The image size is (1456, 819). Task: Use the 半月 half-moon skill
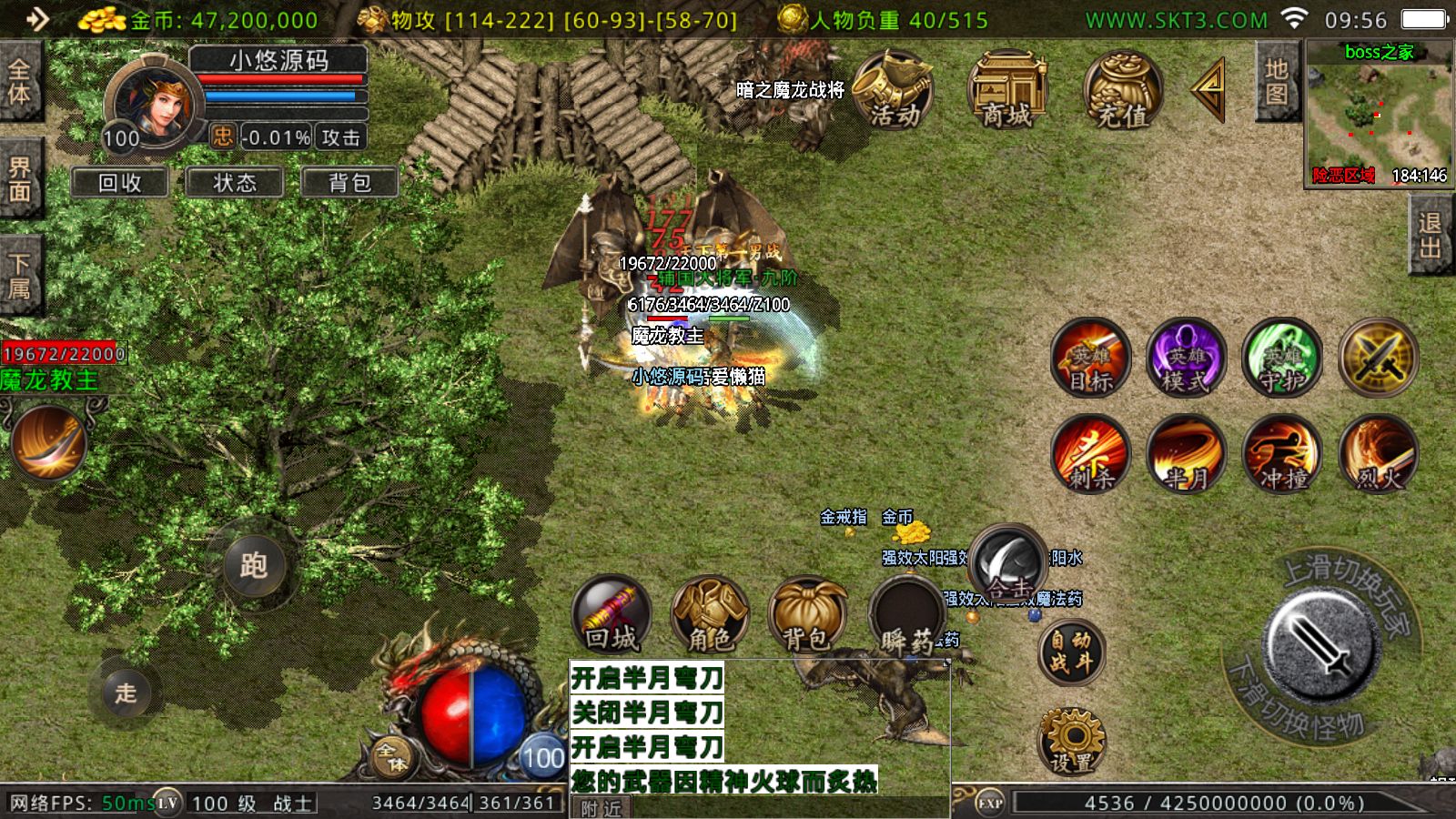(x=1187, y=454)
